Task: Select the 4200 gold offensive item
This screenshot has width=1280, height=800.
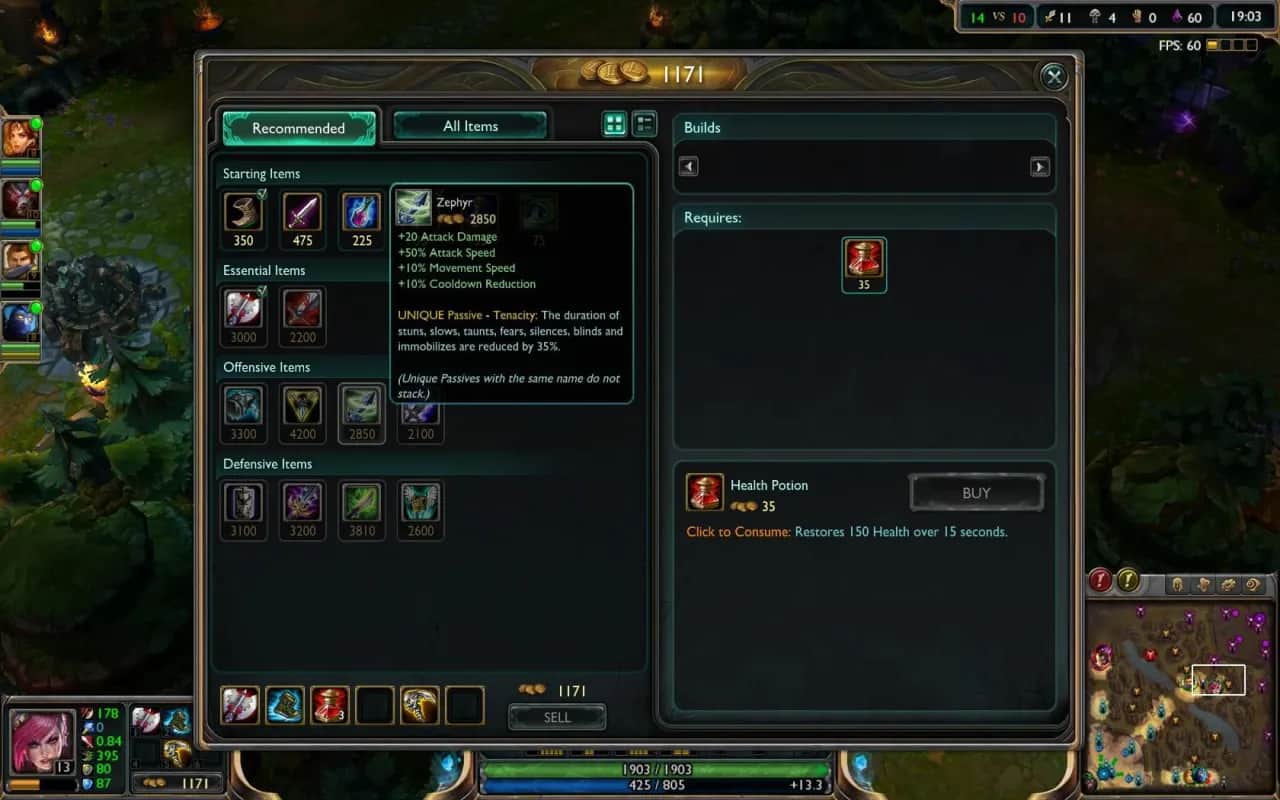Action: (x=302, y=406)
